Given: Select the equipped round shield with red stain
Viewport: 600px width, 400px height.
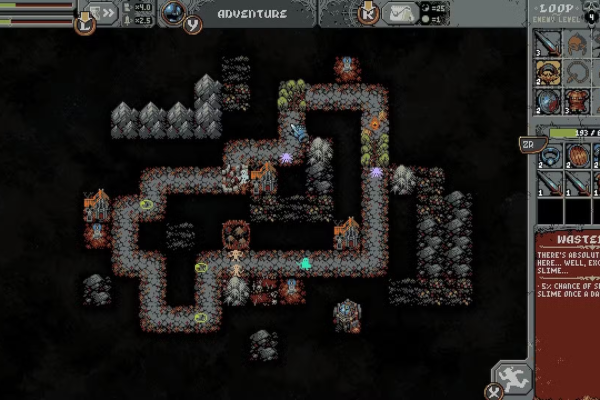Looking at the screenshot, I should (547, 100).
